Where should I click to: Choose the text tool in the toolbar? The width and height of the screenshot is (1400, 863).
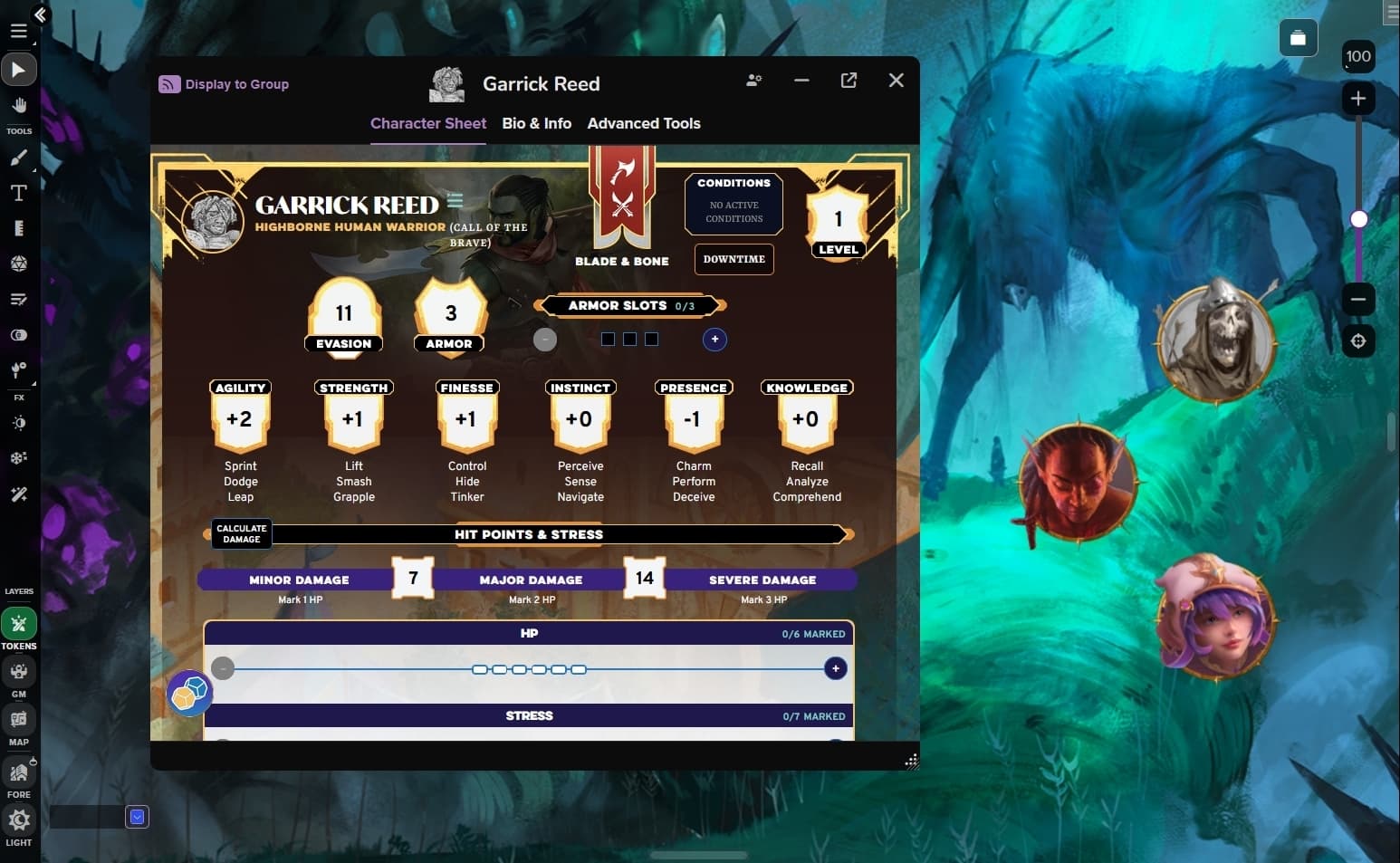click(x=18, y=193)
